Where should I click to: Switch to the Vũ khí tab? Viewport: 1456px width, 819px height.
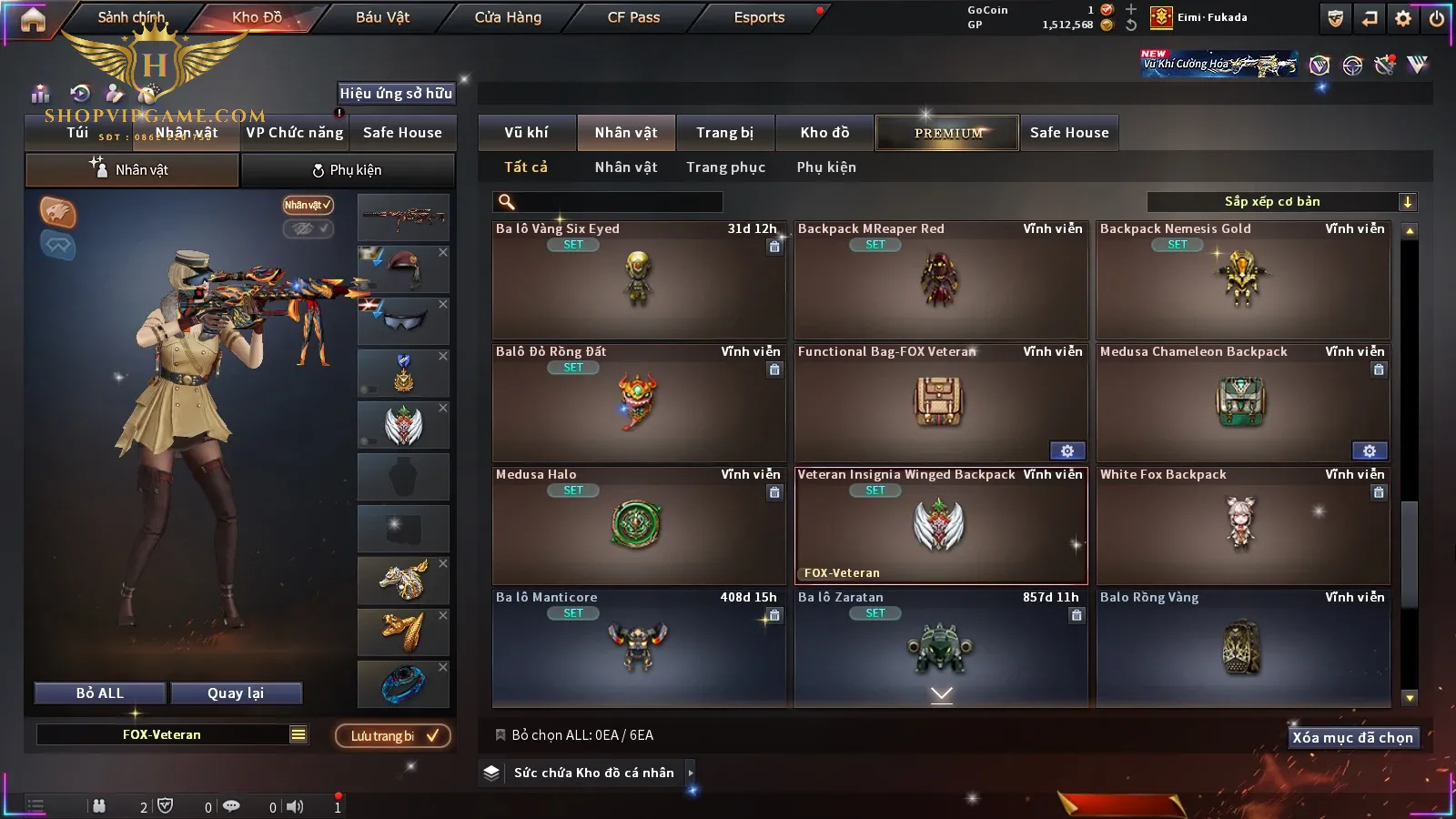click(x=526, y=133)
